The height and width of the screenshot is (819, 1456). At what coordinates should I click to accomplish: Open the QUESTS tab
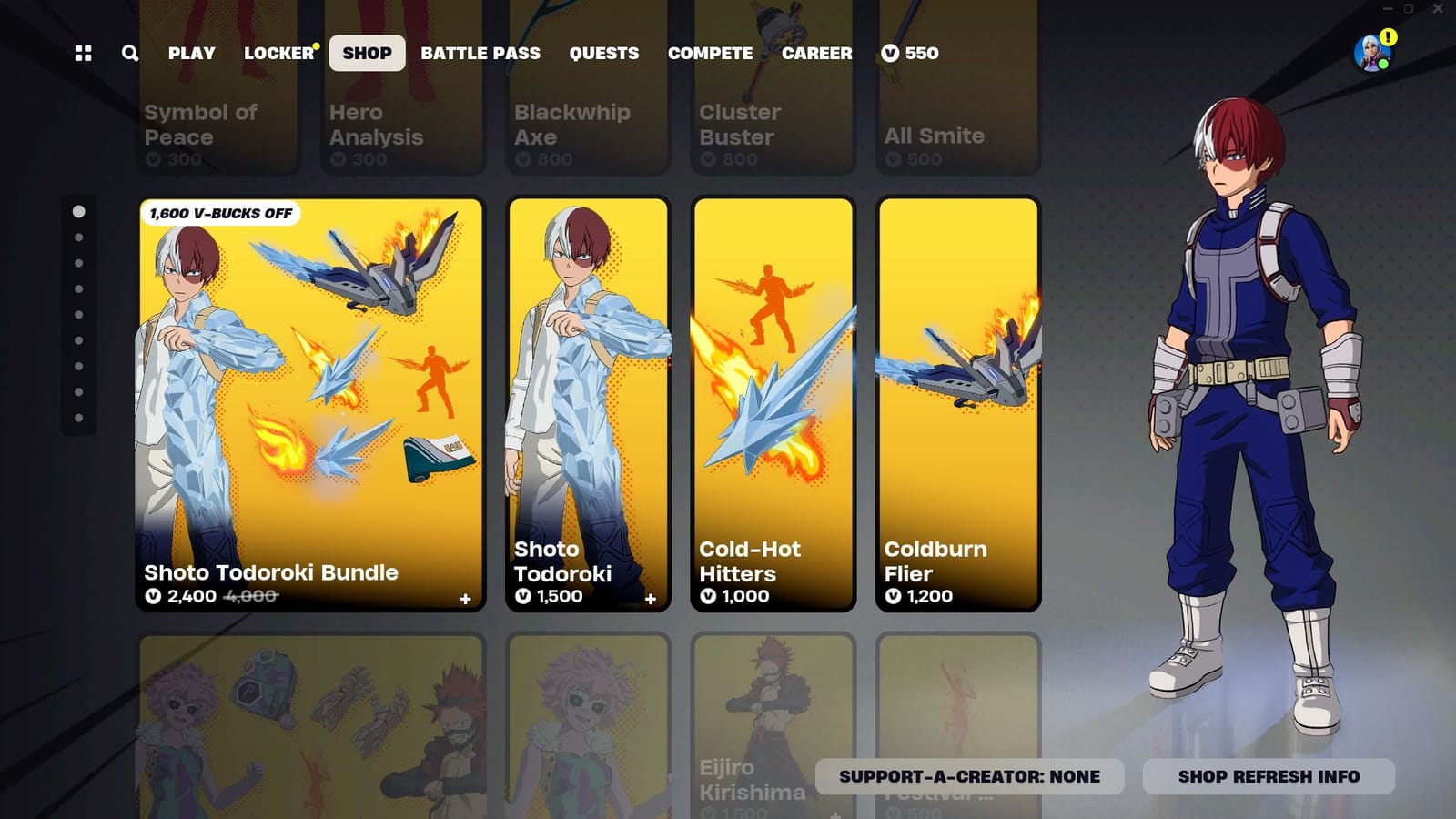pos(603,54)
